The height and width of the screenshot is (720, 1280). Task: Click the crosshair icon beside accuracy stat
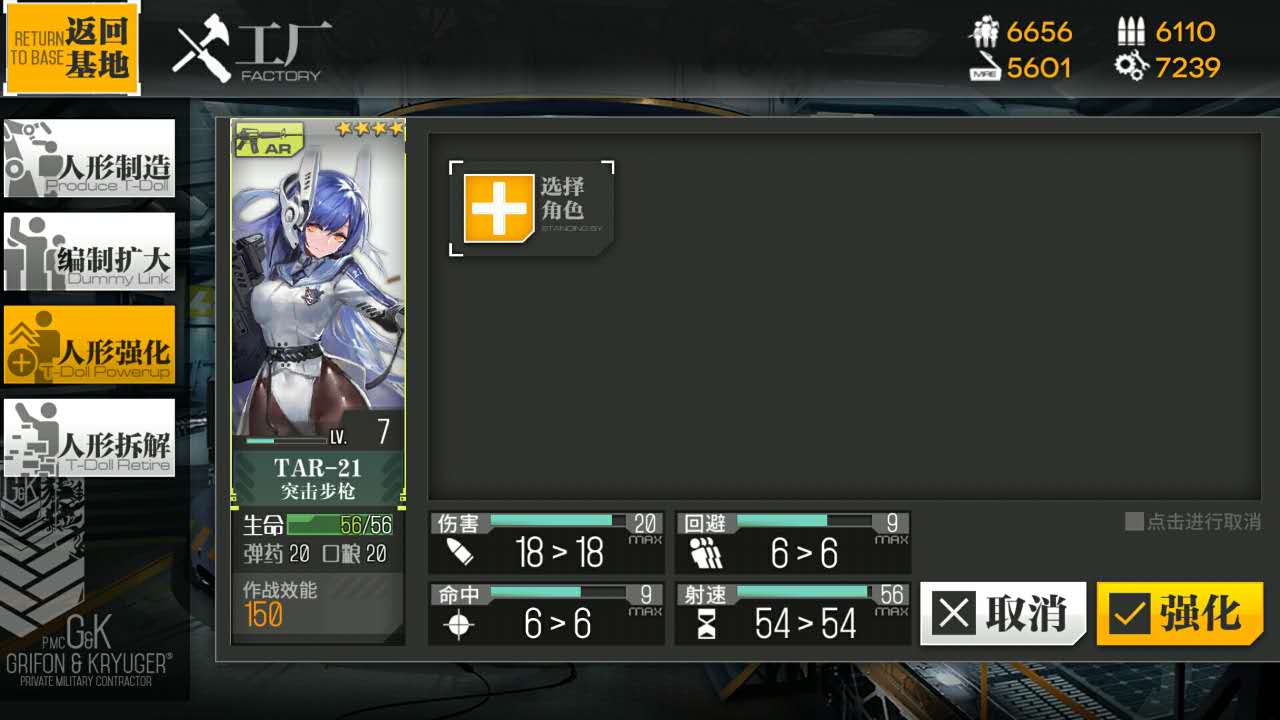[x=458, y=625]
